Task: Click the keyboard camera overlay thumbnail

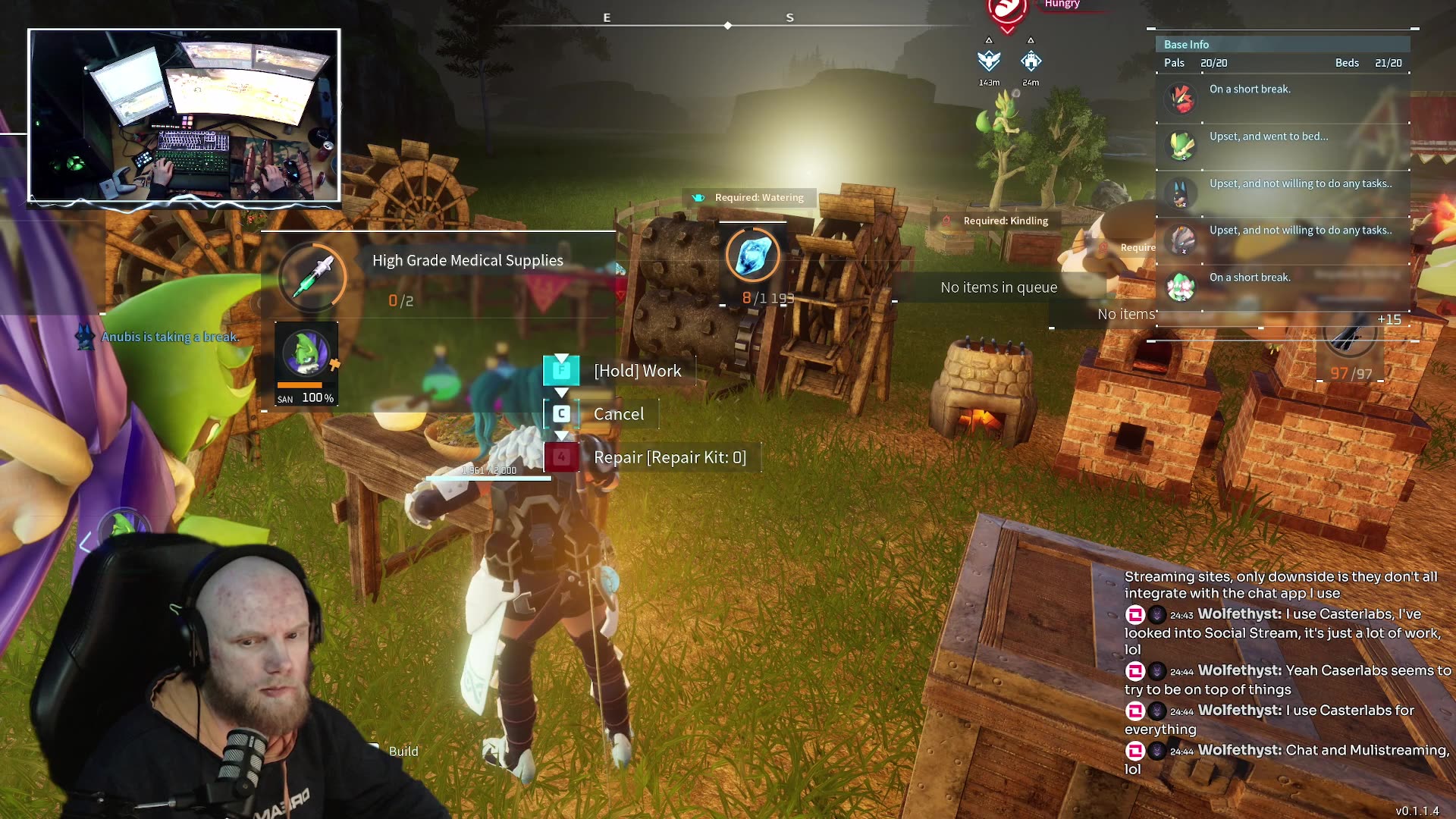Action: click(x=184, y=116)
